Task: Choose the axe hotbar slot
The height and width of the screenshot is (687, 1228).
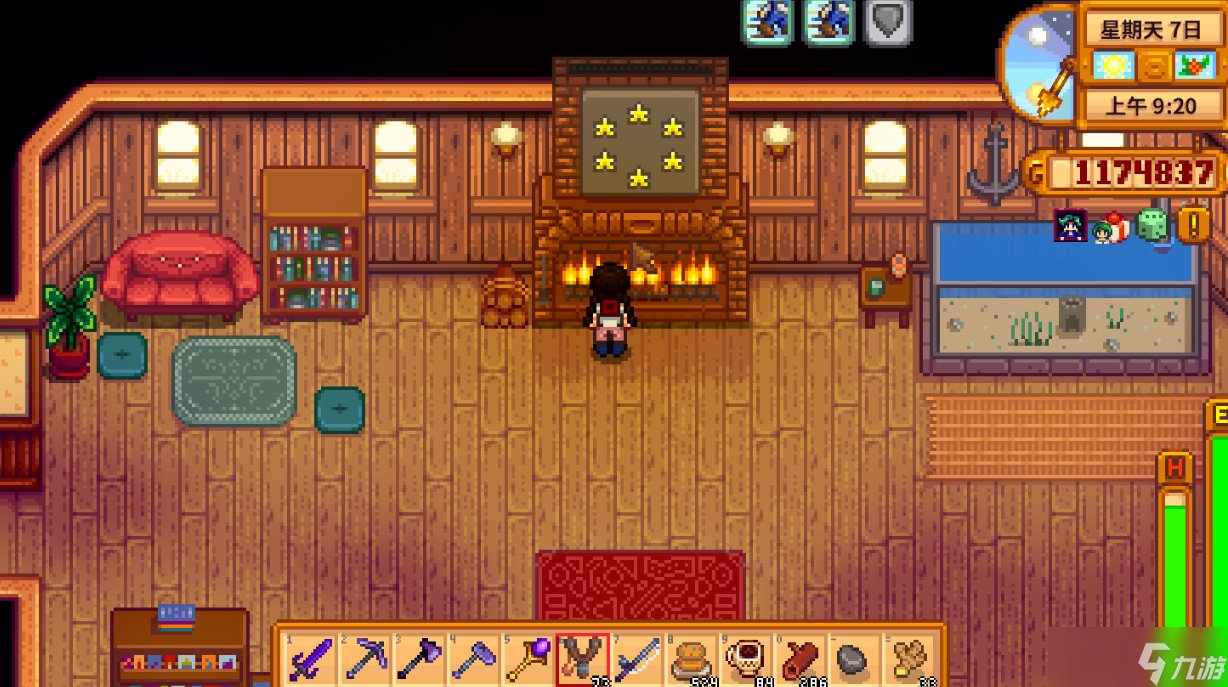Action: [417, 659]
